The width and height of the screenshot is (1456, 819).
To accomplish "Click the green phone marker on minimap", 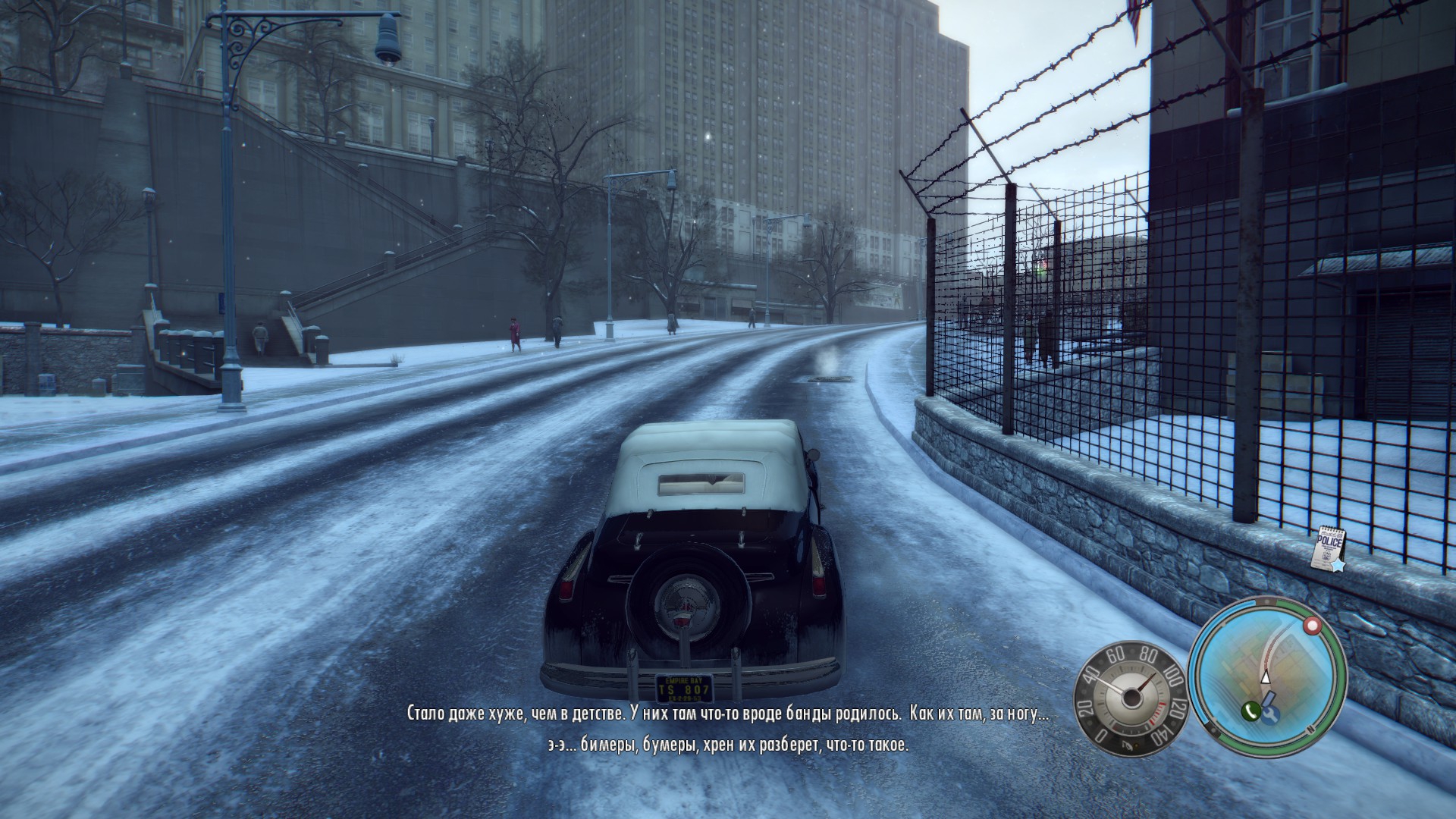I will [1250, 711].
